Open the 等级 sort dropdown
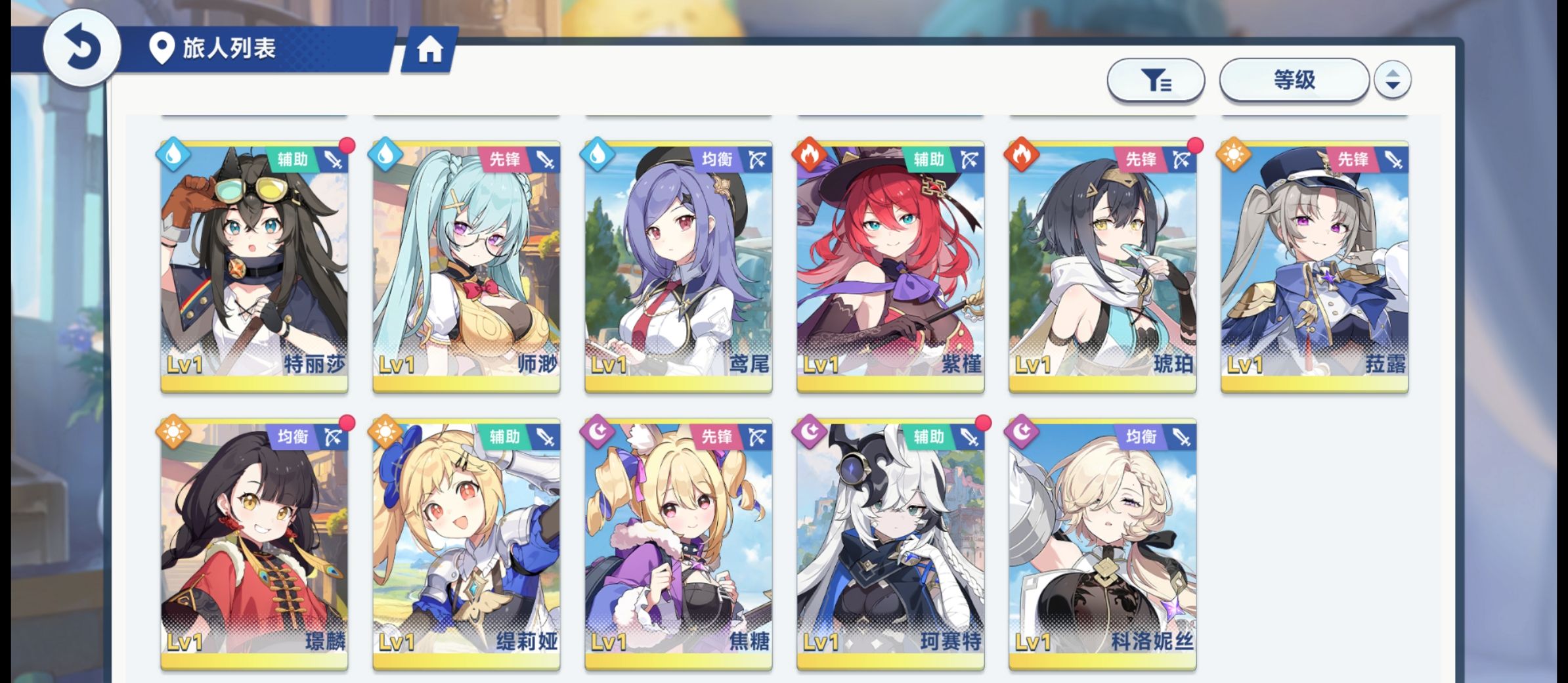 point(1294,80)
